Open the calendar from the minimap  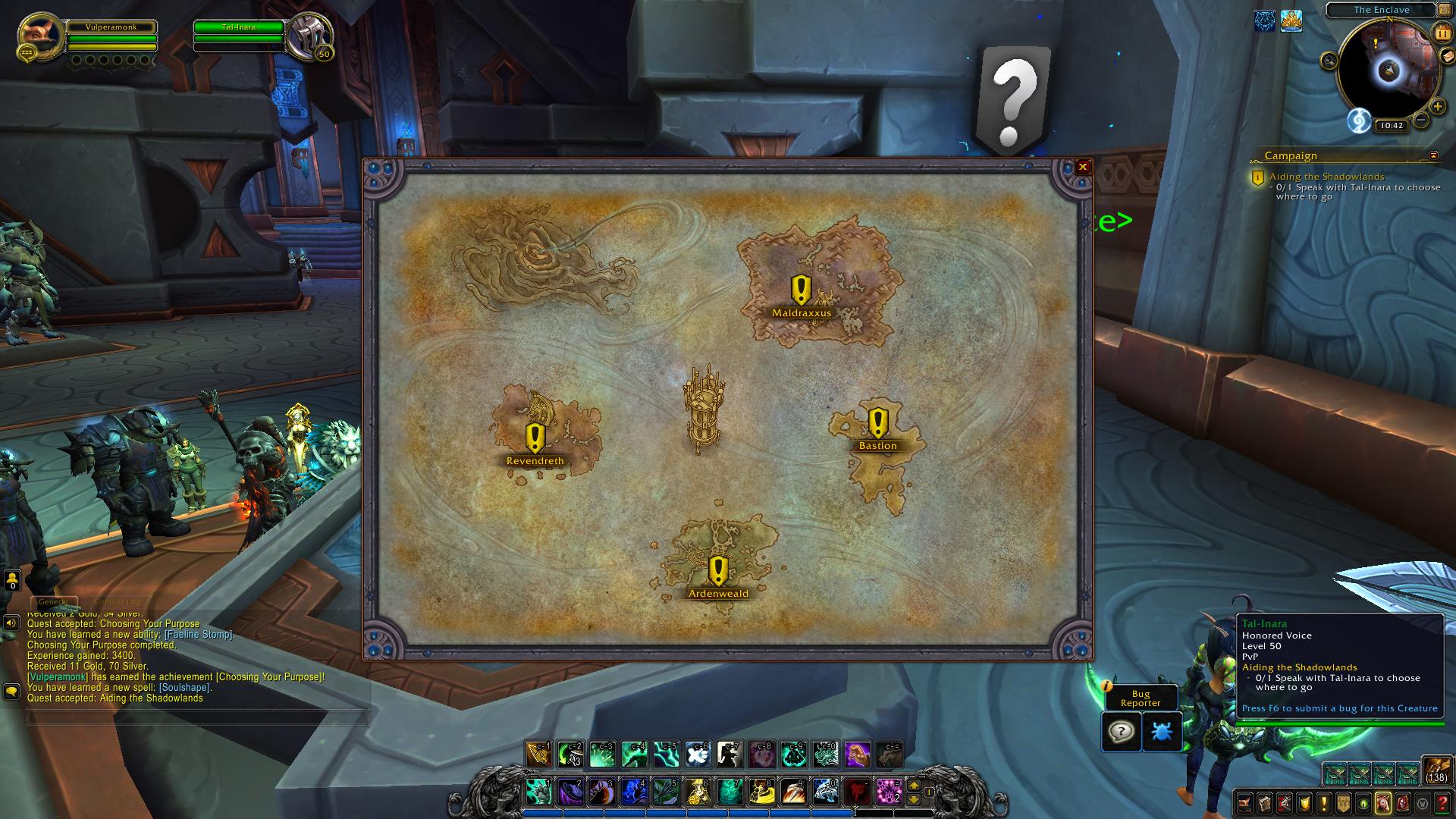pyautogui.click(x=1442, y=33)
